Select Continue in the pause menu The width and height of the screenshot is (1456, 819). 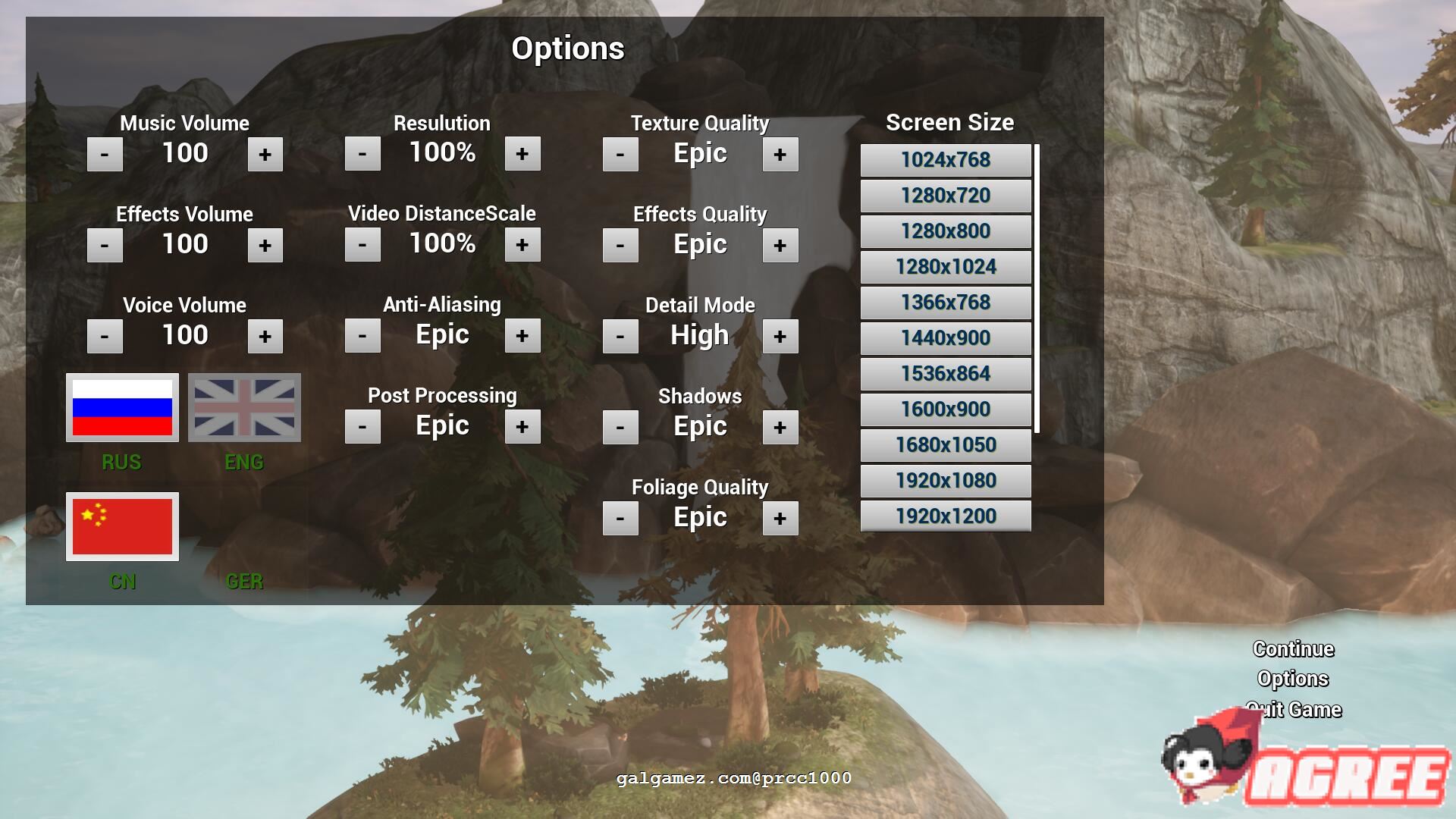pyautogui.click(x=1293, y=649)
